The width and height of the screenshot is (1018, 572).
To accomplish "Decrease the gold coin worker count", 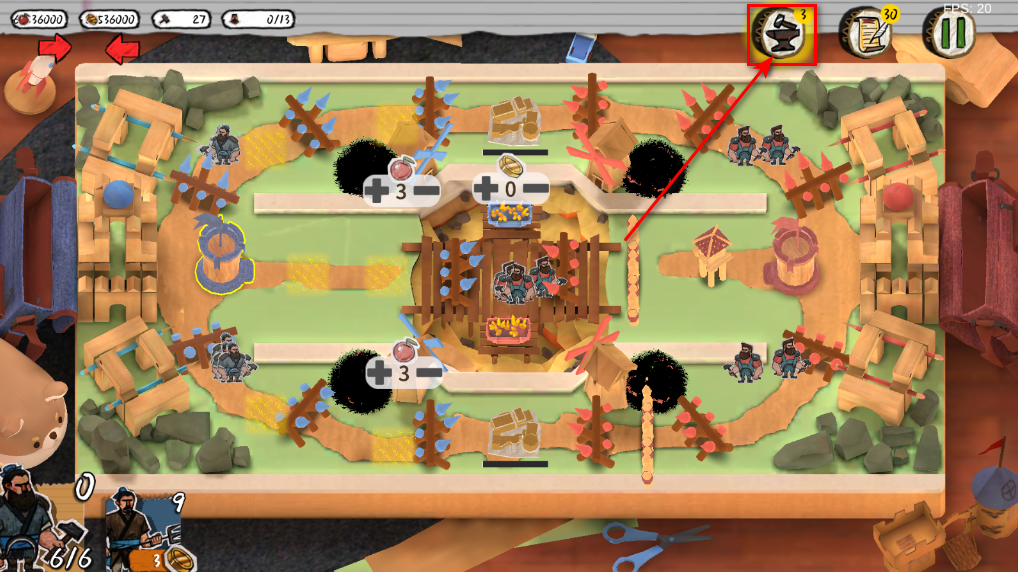I will pos(535,187).
